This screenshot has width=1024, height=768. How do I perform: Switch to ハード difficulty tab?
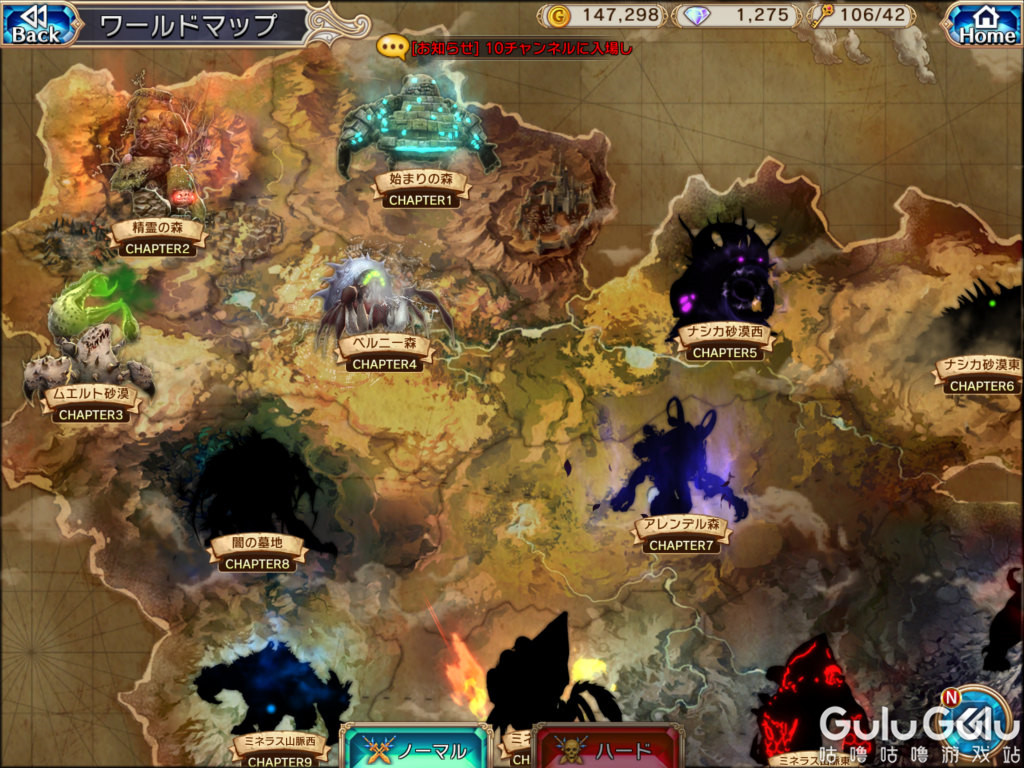(x=606, y=748)
